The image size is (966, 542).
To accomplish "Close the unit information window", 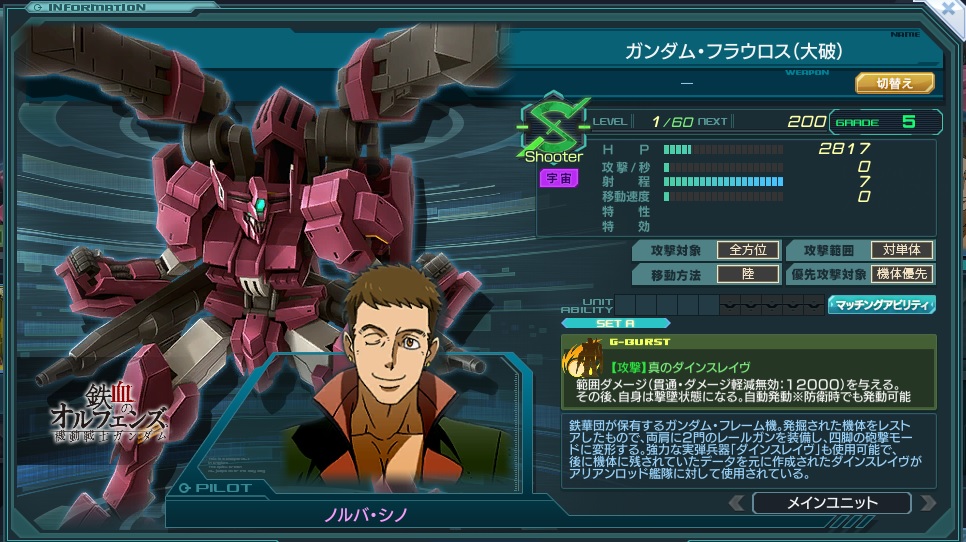I will pyautogui.click(x=952, y=8).
